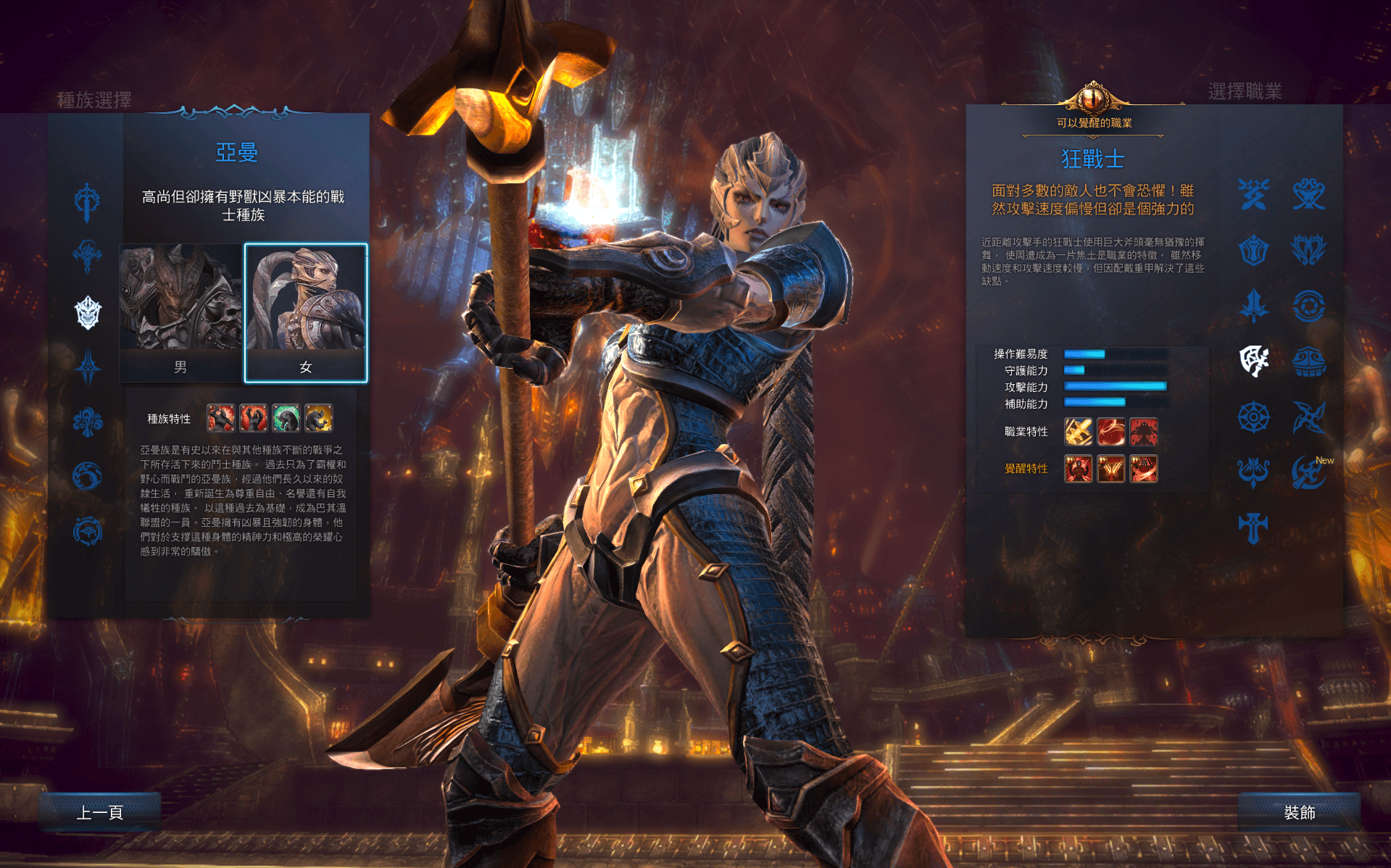Viewport: 1391px width, 868px height.
Task: Inspect the golden crafting racial trait icon
Action: 319,418
